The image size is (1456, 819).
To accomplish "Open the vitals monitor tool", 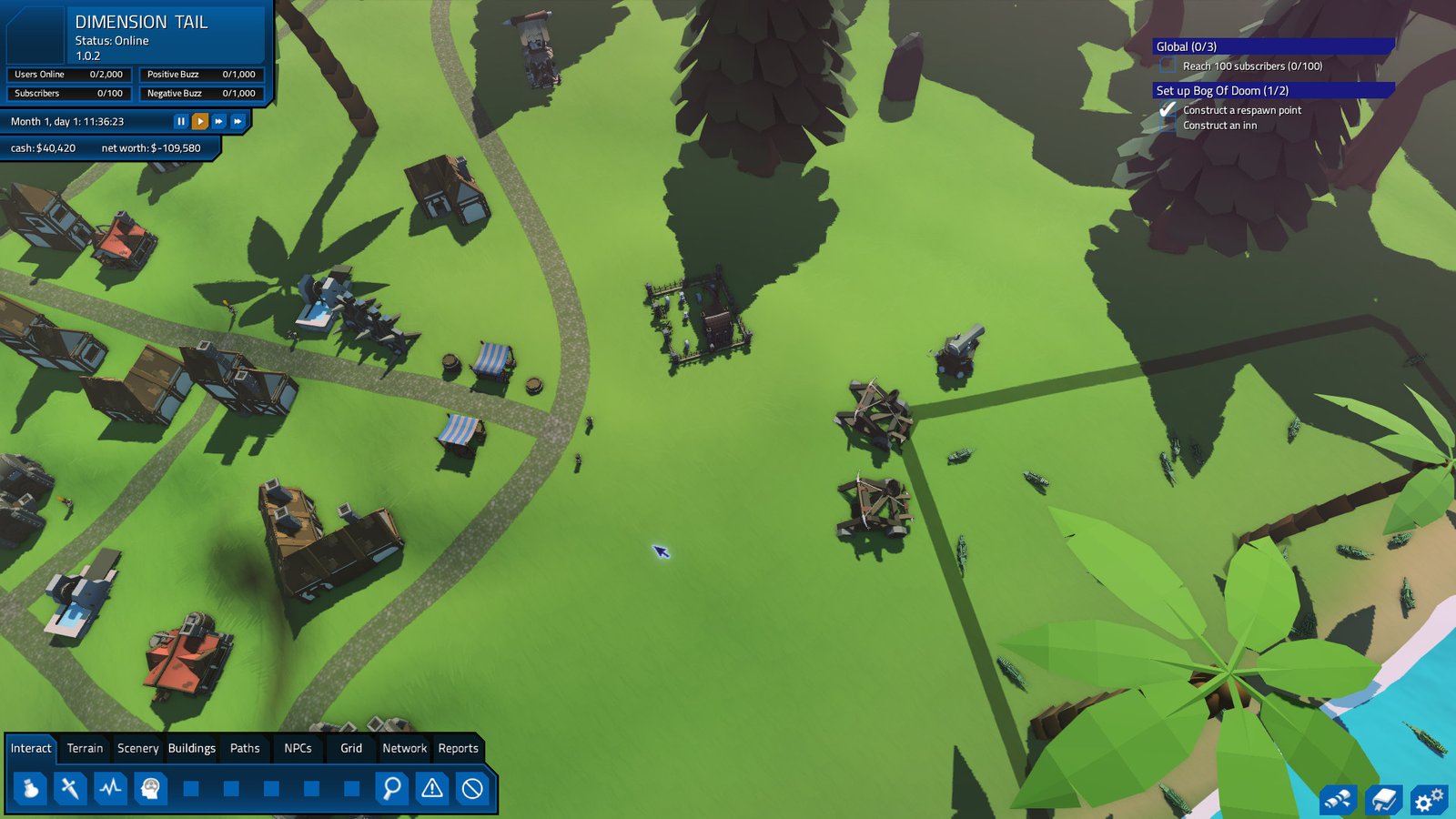I will pyautogui.click(x=109, y=790).
